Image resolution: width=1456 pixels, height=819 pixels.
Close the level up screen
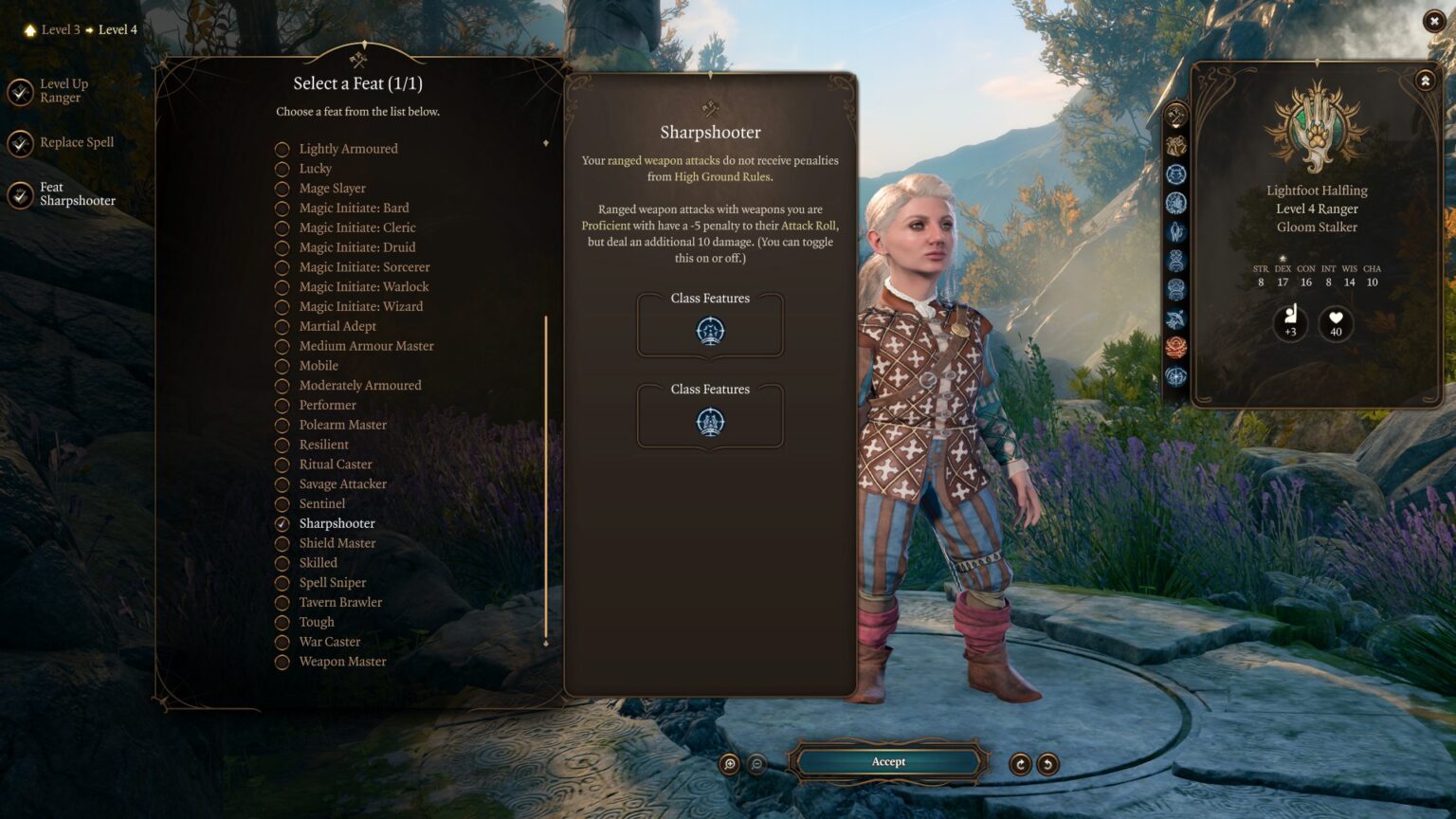[x=1433, y=21]
